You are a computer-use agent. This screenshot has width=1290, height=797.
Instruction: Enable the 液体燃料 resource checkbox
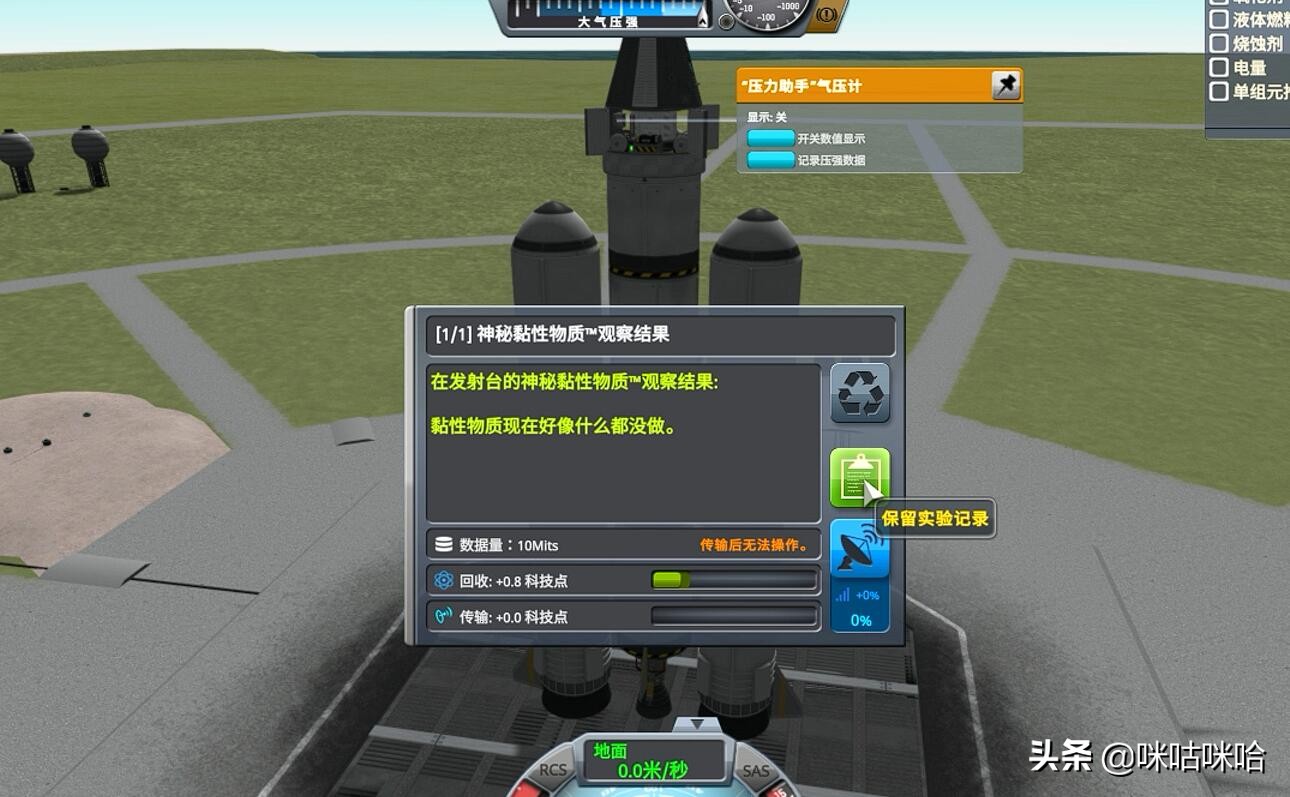(x=1219, y=18)
